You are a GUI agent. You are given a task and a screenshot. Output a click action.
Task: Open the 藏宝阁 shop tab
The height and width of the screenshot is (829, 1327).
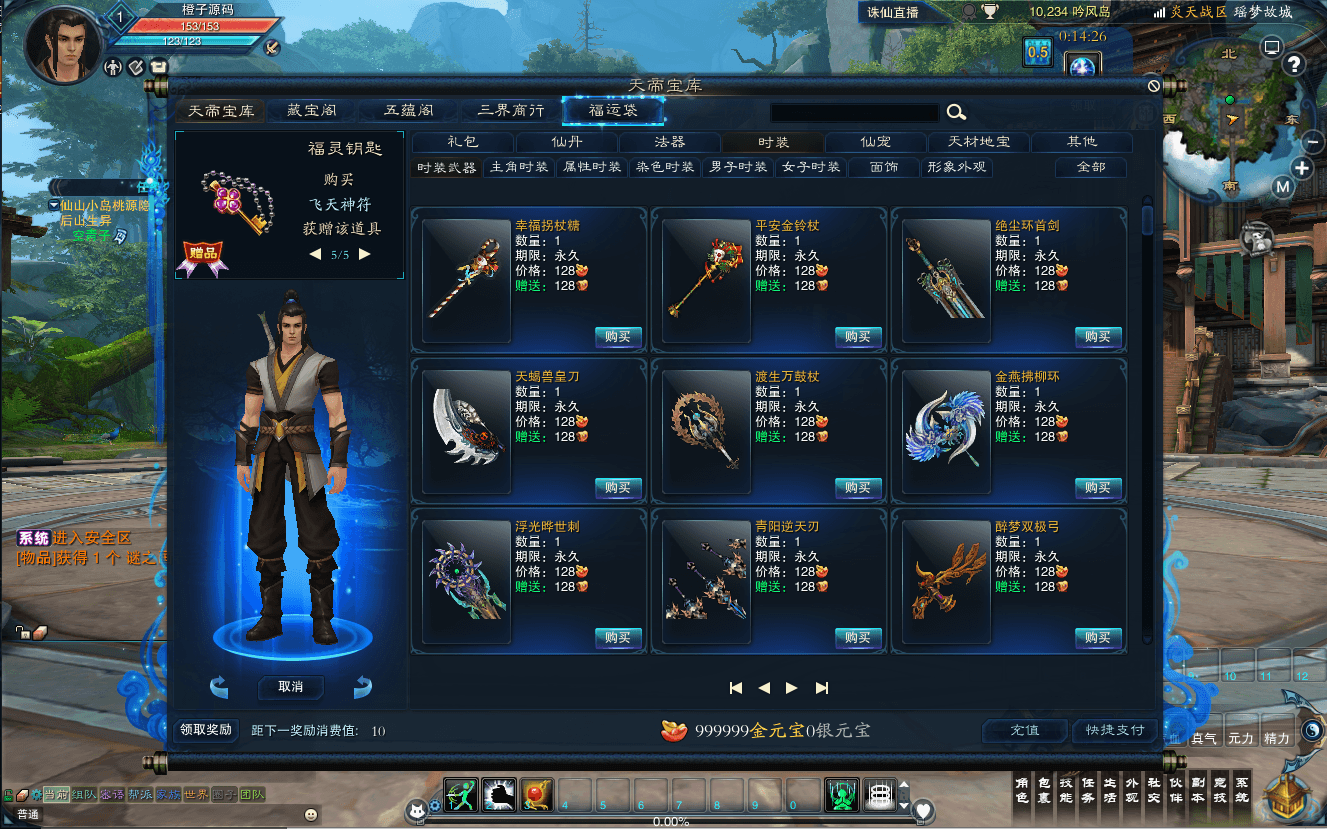(311, 110)
